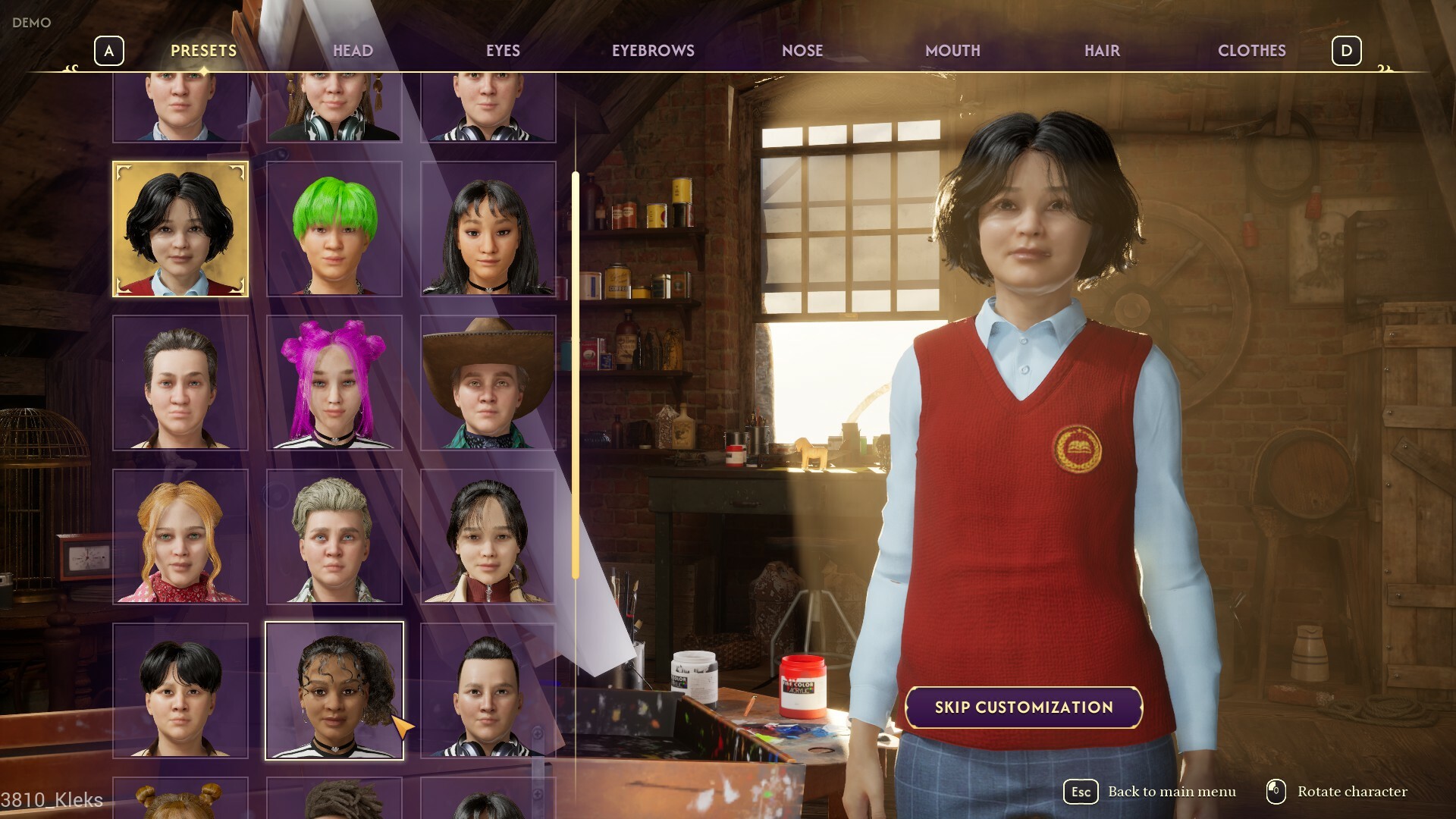Image resolution: width=1456 pixels, height=819 pixels.
Task: Click the Esc key icon near Back to main menu
Action: [x=1080, y=792]
